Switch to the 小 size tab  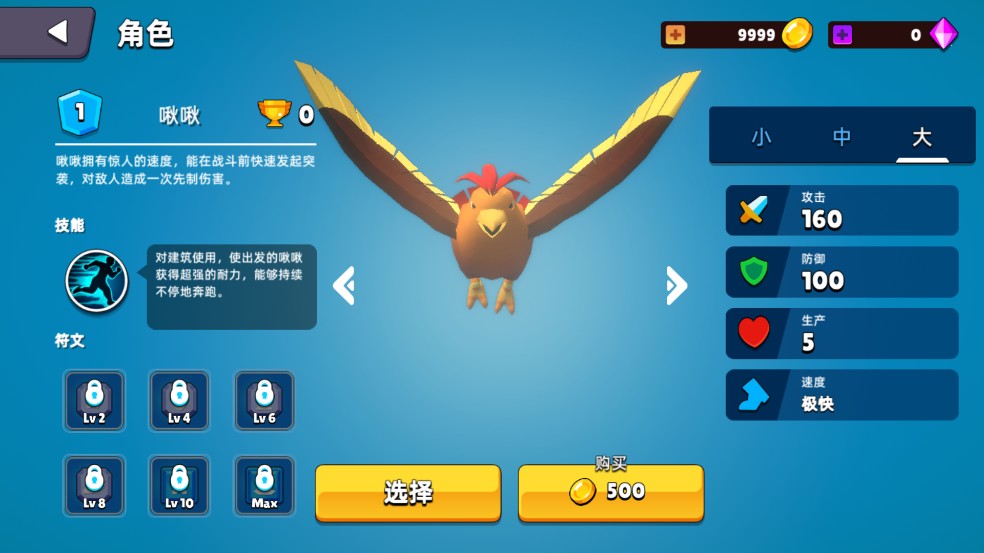point(761,137)
